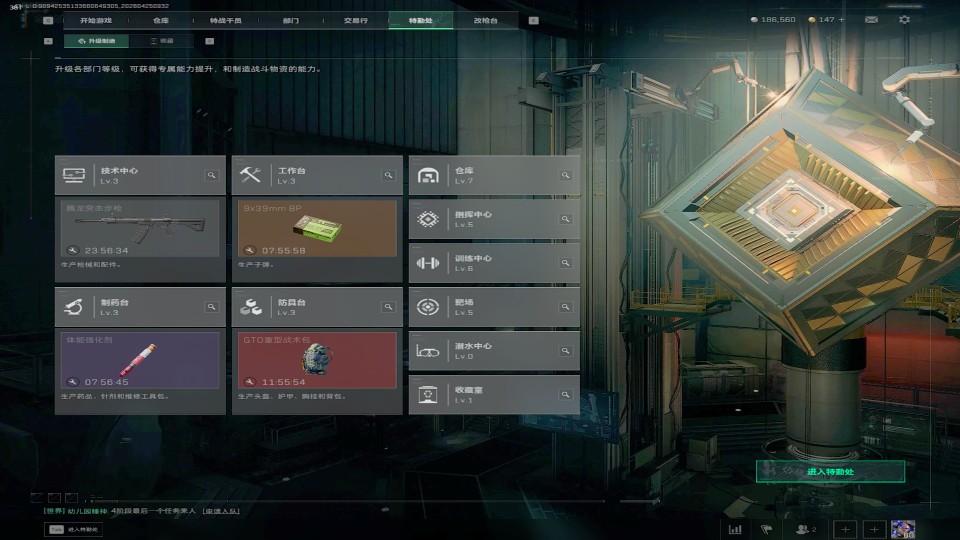
Task: Select the GTO重型战术包 production slot
Action: [317, 360]
